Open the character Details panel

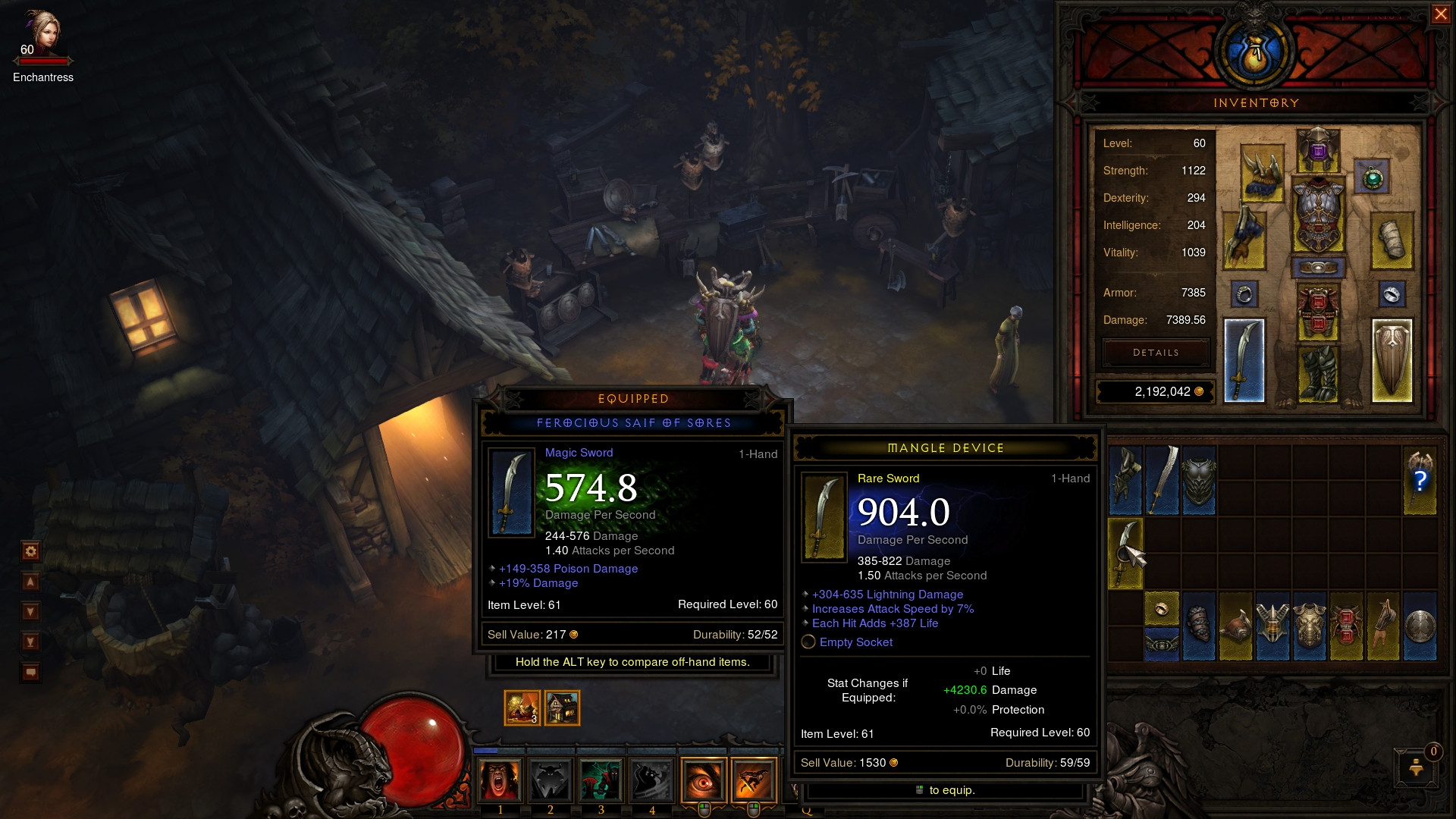click(x=1156, y=353)
